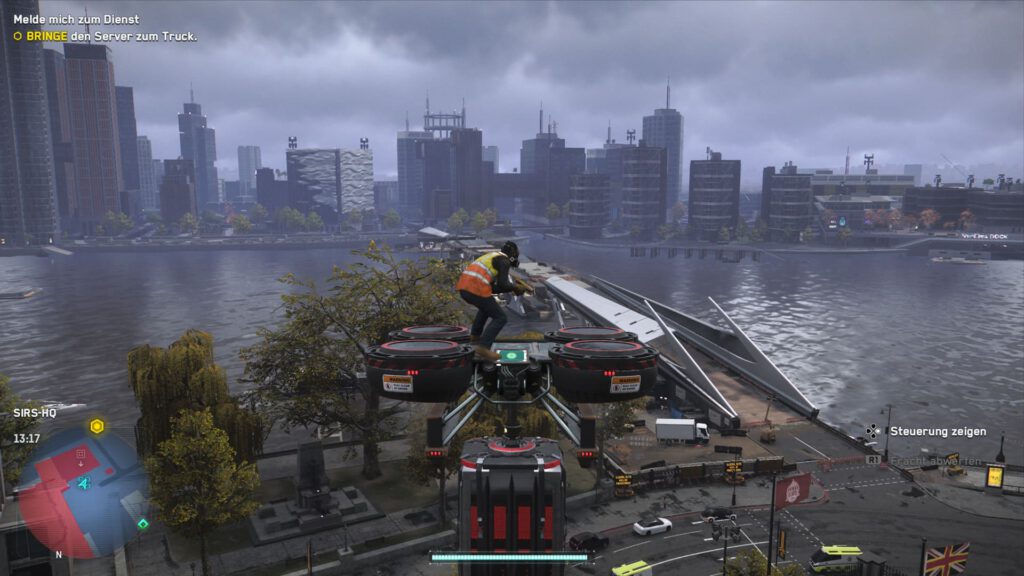Click the cyan player drone icon on the minimap
The image size is (1024, 576).
pos(84,484)
